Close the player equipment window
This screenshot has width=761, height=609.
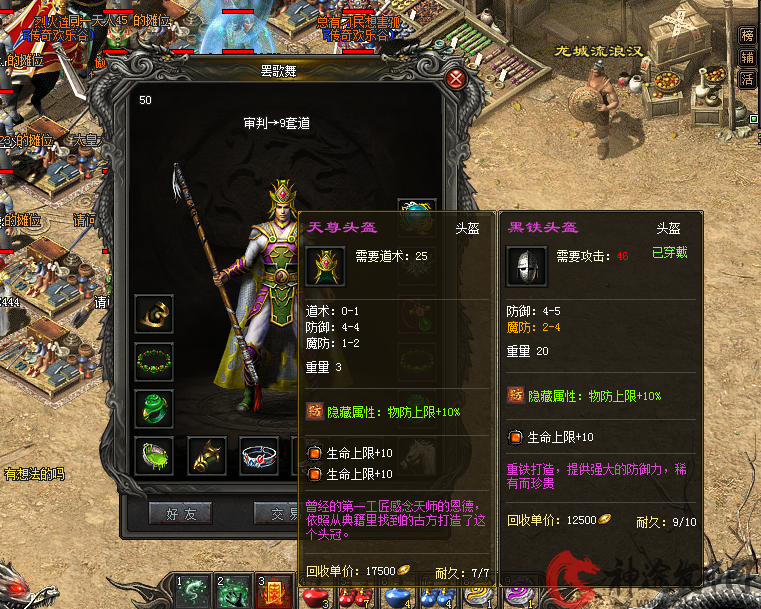pyautogui.click(x=456, y=78)
